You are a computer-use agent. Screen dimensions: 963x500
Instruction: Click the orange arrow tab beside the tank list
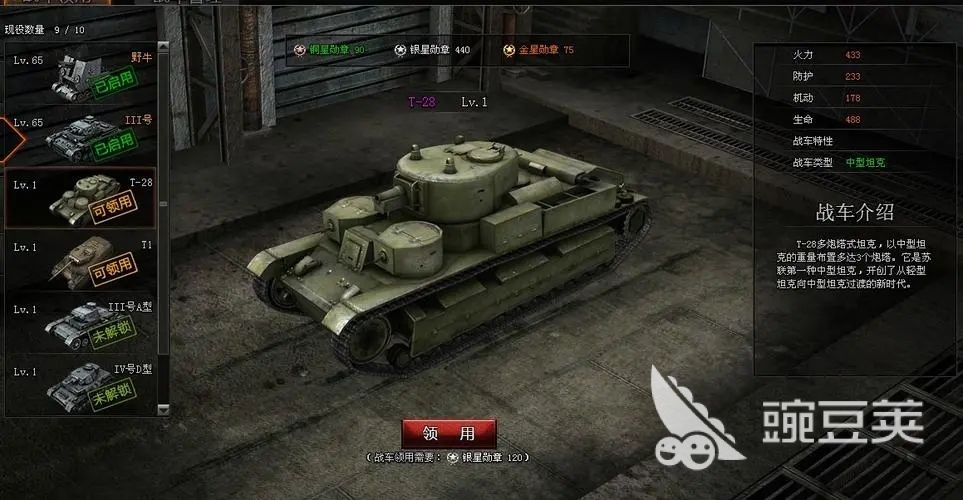[x=8, y=138]
